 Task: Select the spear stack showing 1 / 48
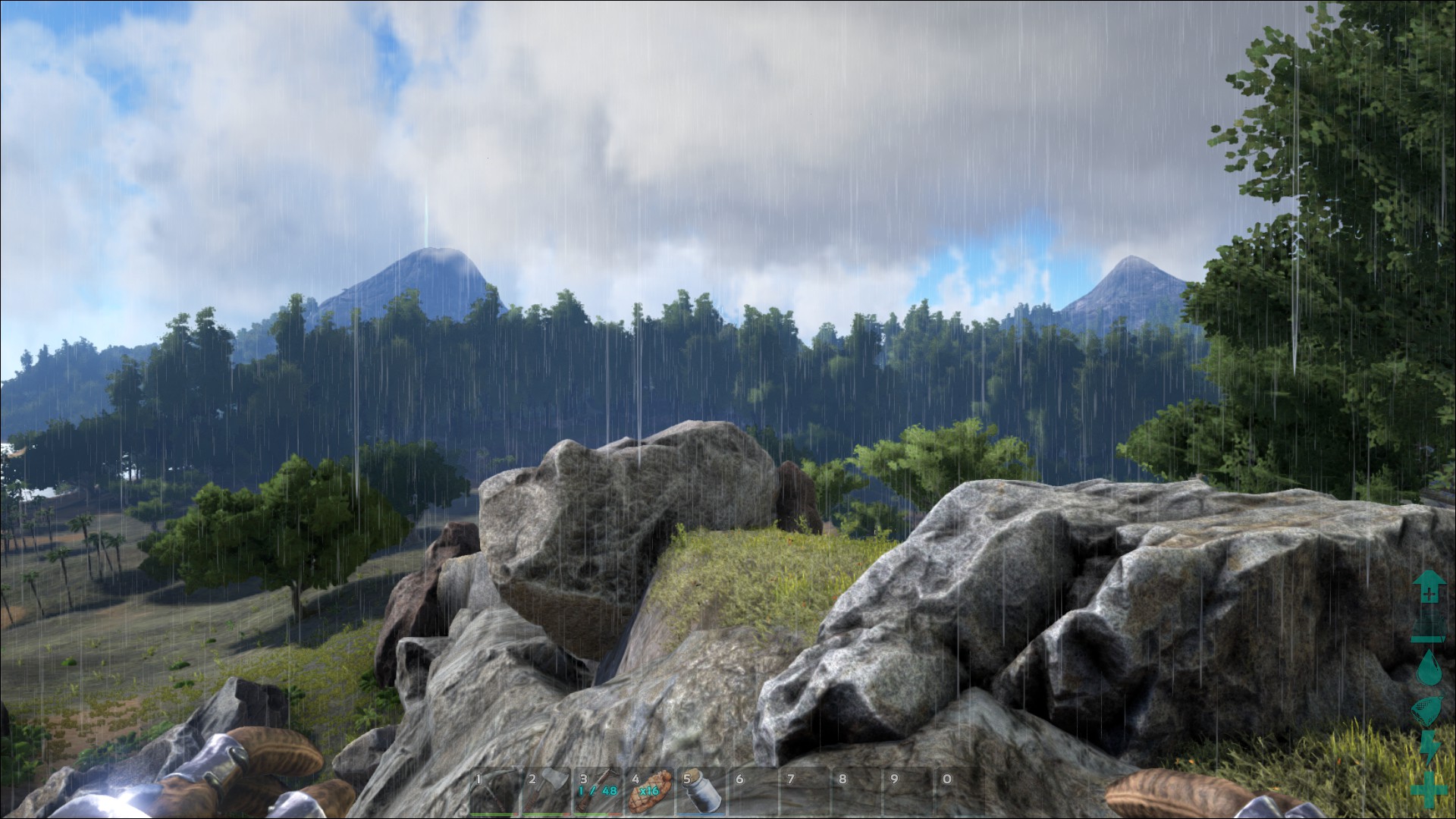click(x=597, y=791)
